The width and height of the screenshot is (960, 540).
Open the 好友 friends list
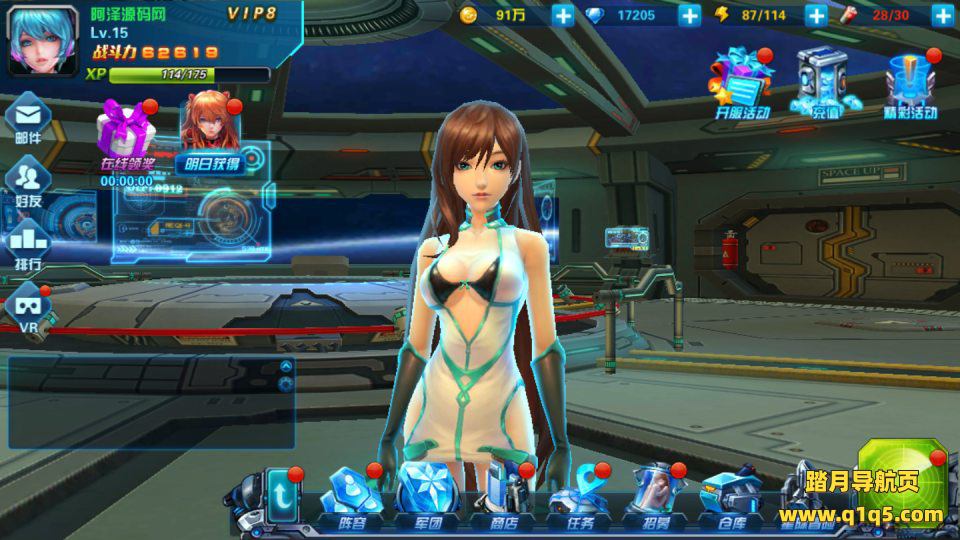pos(29,181)
